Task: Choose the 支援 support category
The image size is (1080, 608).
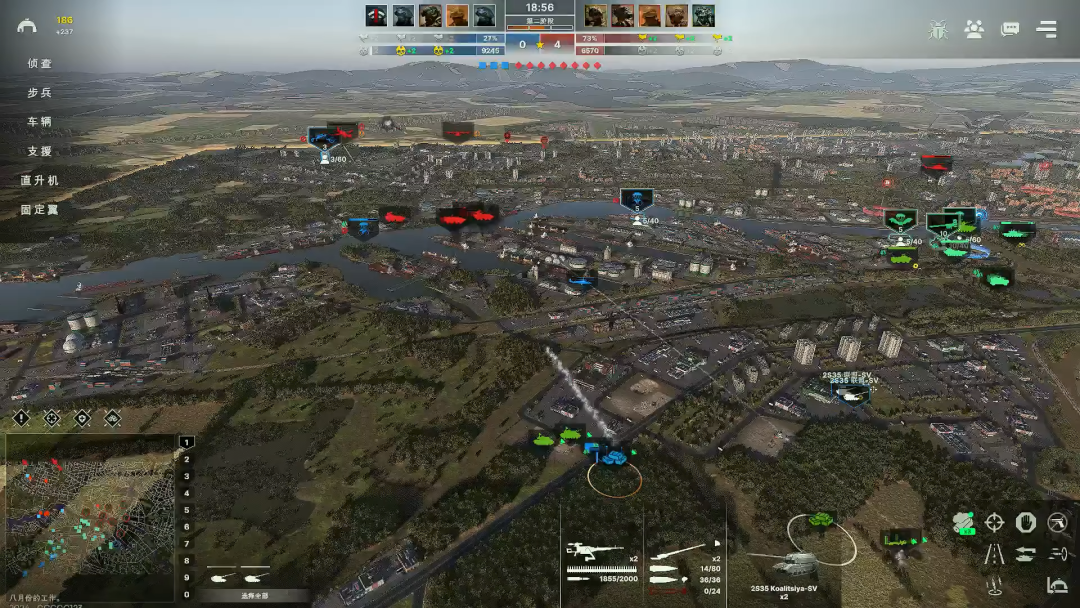Action: (x=40, y=151)
